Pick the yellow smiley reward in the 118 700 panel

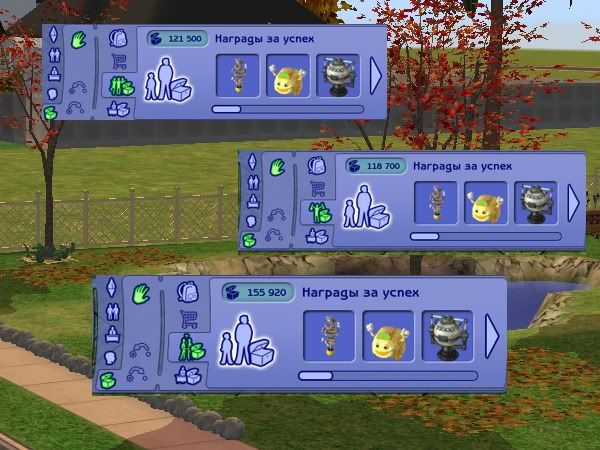tap(486, 203)
